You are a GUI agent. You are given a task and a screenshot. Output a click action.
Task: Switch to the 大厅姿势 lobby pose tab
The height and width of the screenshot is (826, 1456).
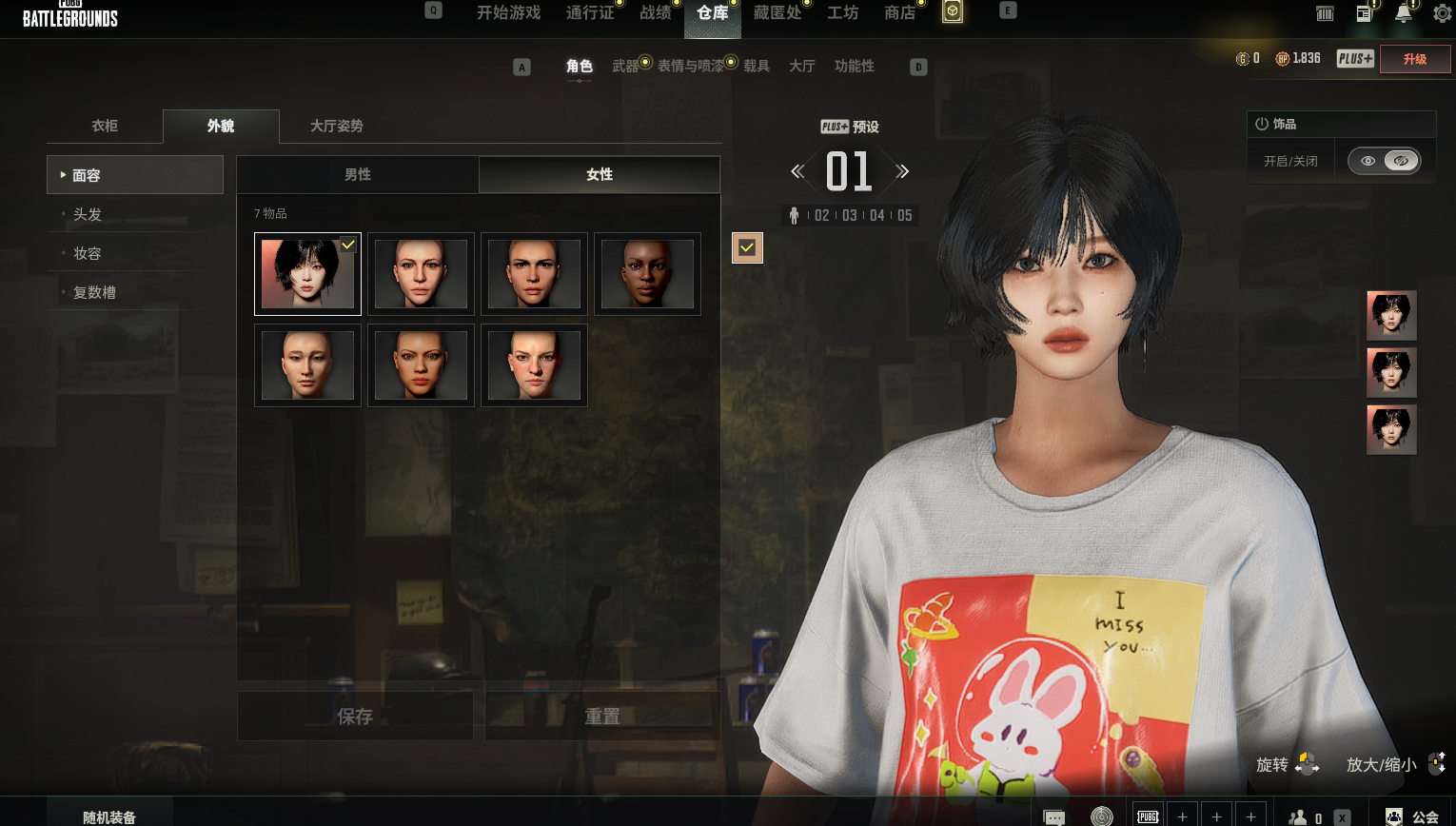tap(336, 126)
